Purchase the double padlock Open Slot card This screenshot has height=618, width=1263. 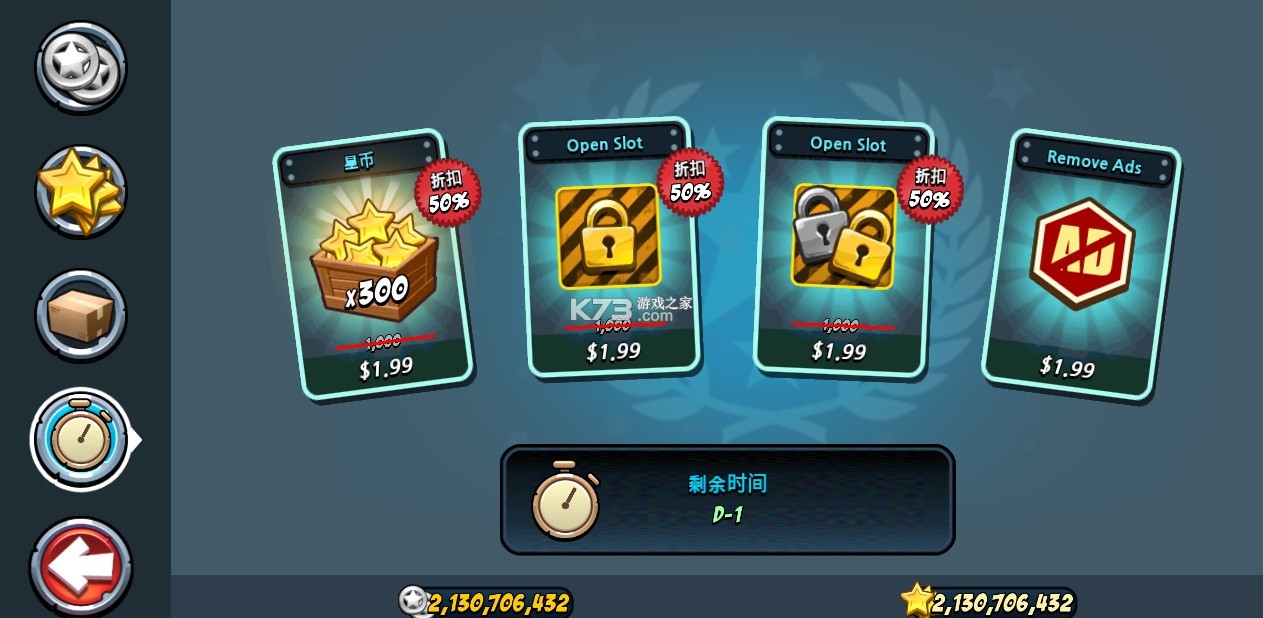click(x=843, y=247)
